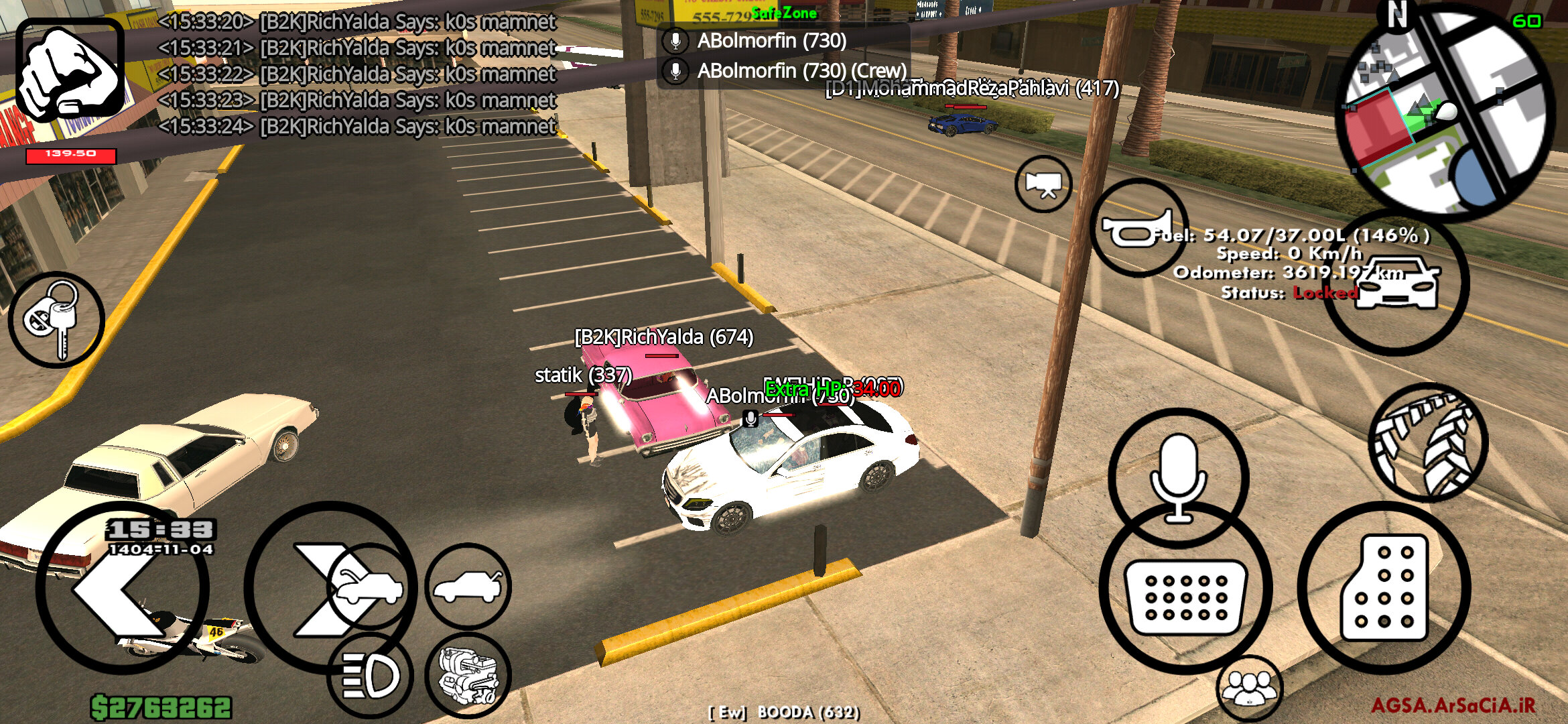Screen dimensions: 1568x724
Task: Honk using the horn button
Action: [x=1138, y=228]
